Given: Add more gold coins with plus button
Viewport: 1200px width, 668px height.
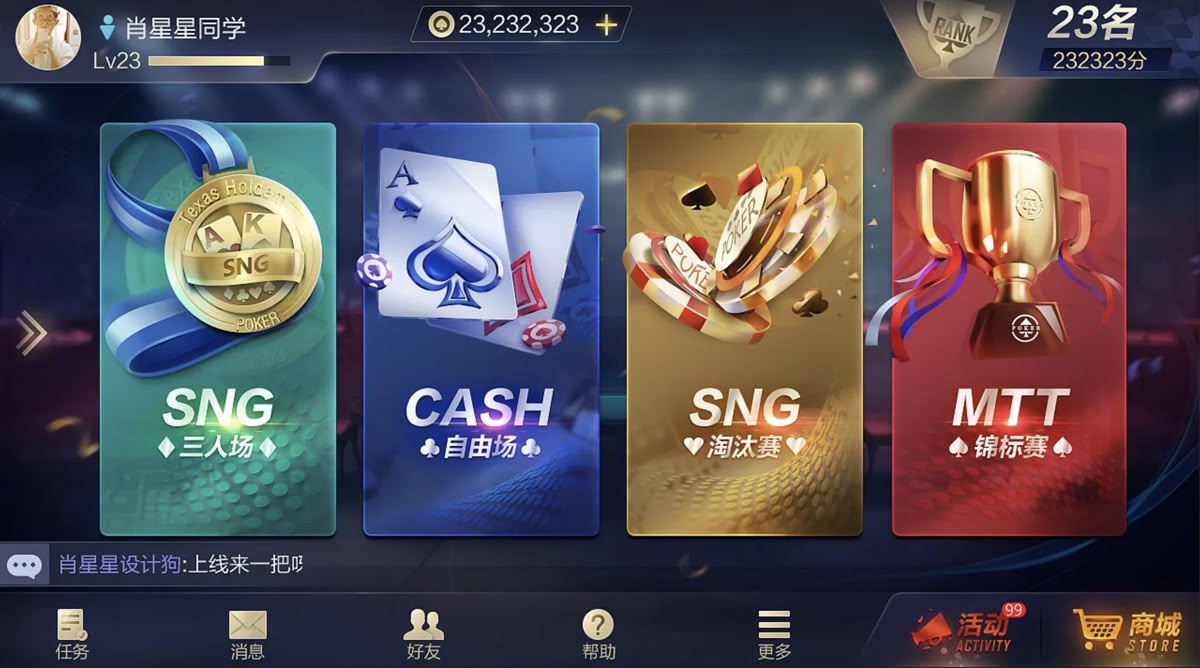Looking at the screenshot, I should click(606, 25).
